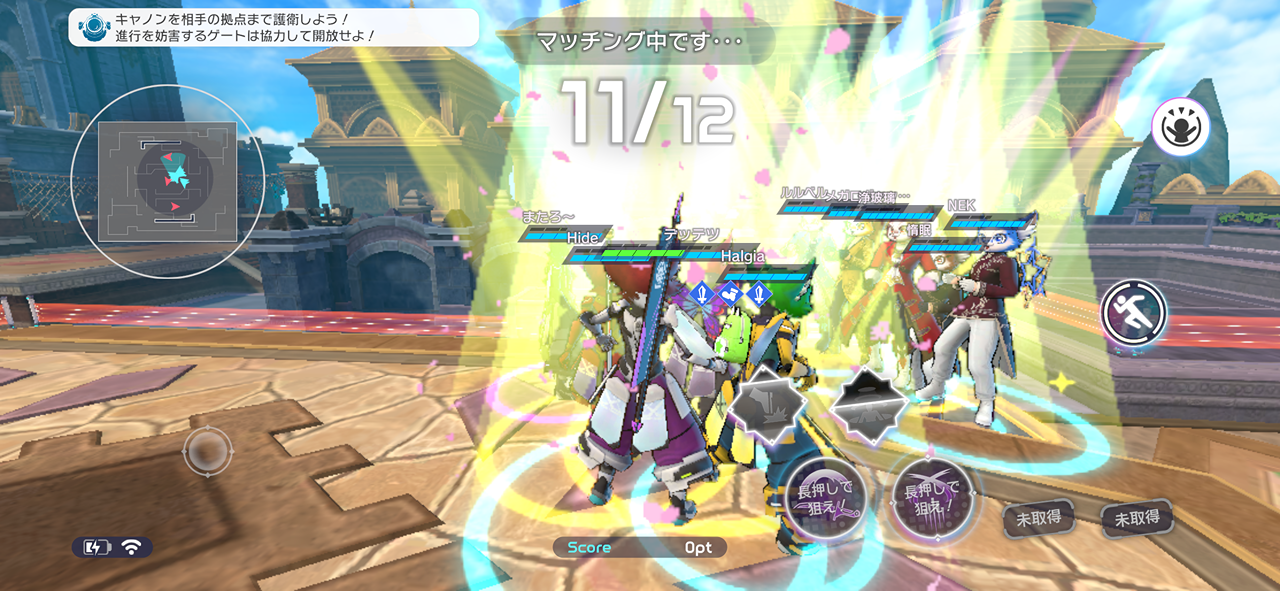Image resolution: width=1280 pixels, height=591 pixels.
Task: Select the diamond hatted figure skill icon
Action: click(x=868, y=402)
